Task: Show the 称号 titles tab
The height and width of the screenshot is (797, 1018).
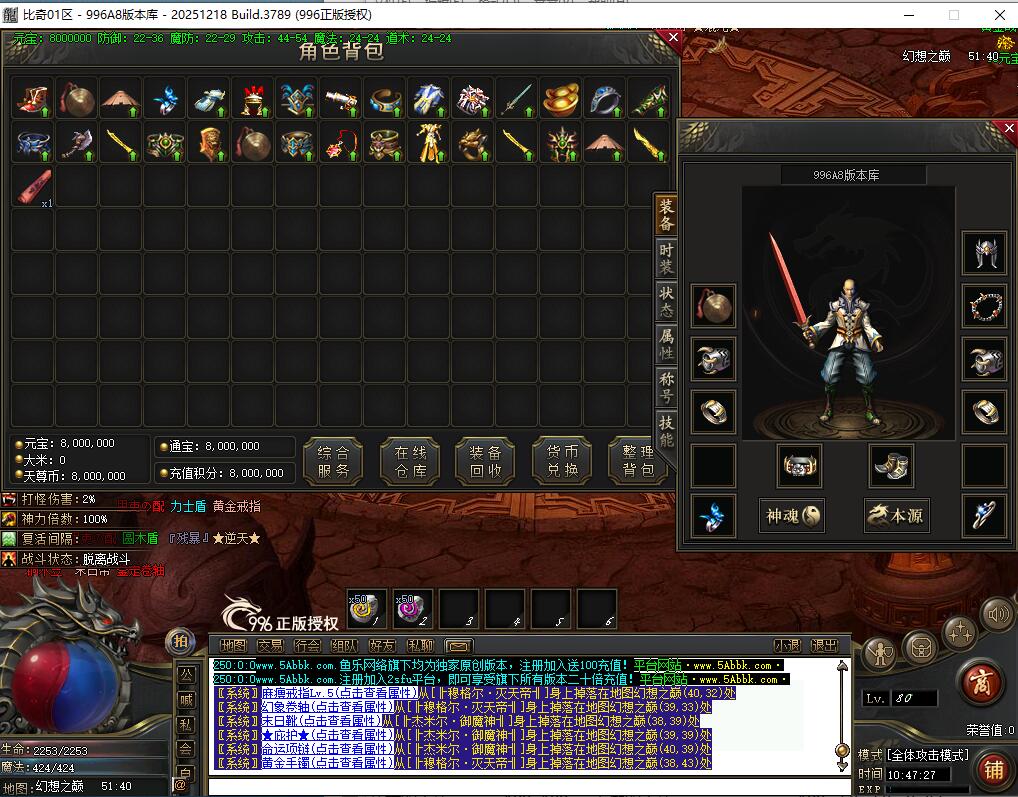Action: pyautogui.click(x=666, y=386)
